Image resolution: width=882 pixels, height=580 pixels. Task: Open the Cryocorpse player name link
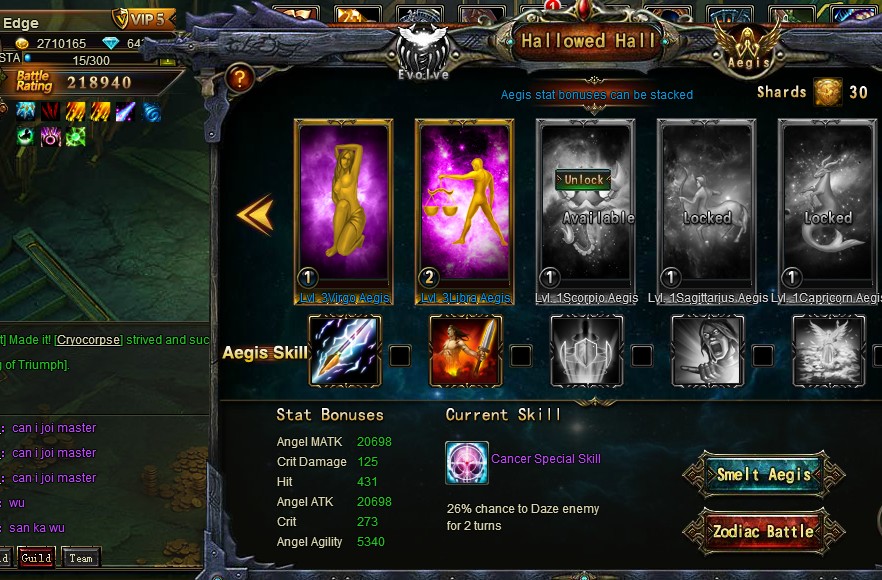coord(88,340)
